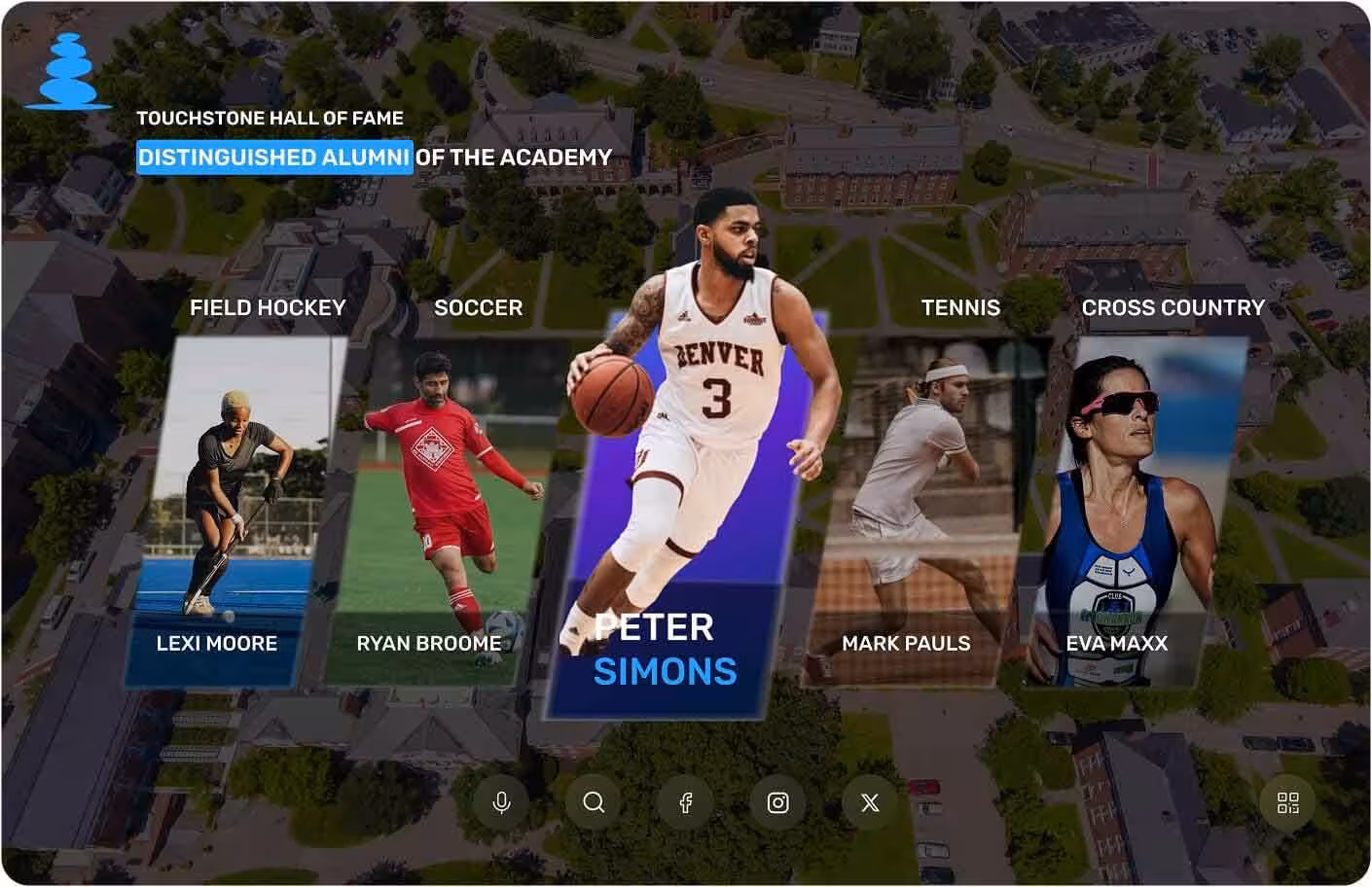Open the Instagram social media icon
This screenshot has height=887, width=1372.
pos(777,802)
